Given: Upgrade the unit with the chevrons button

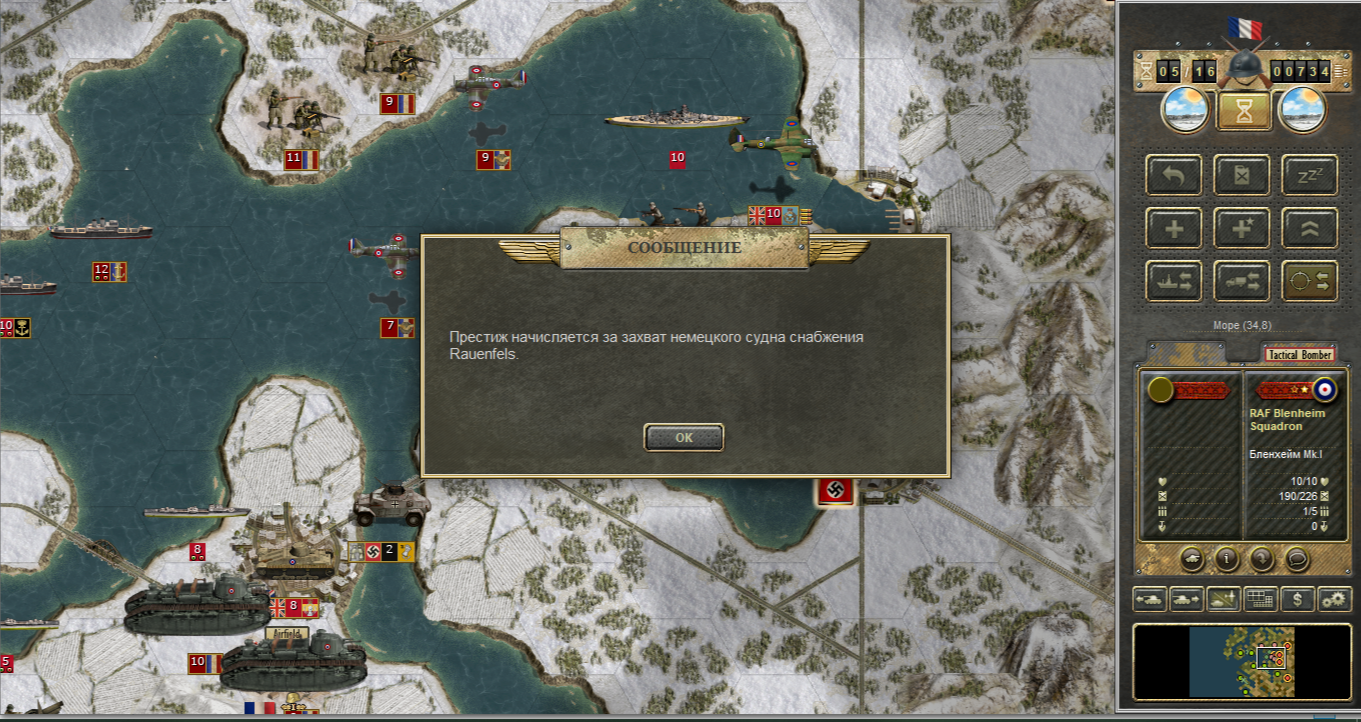Looking at the screenshot, I should pyautogui.click(x=1310, y=228).
